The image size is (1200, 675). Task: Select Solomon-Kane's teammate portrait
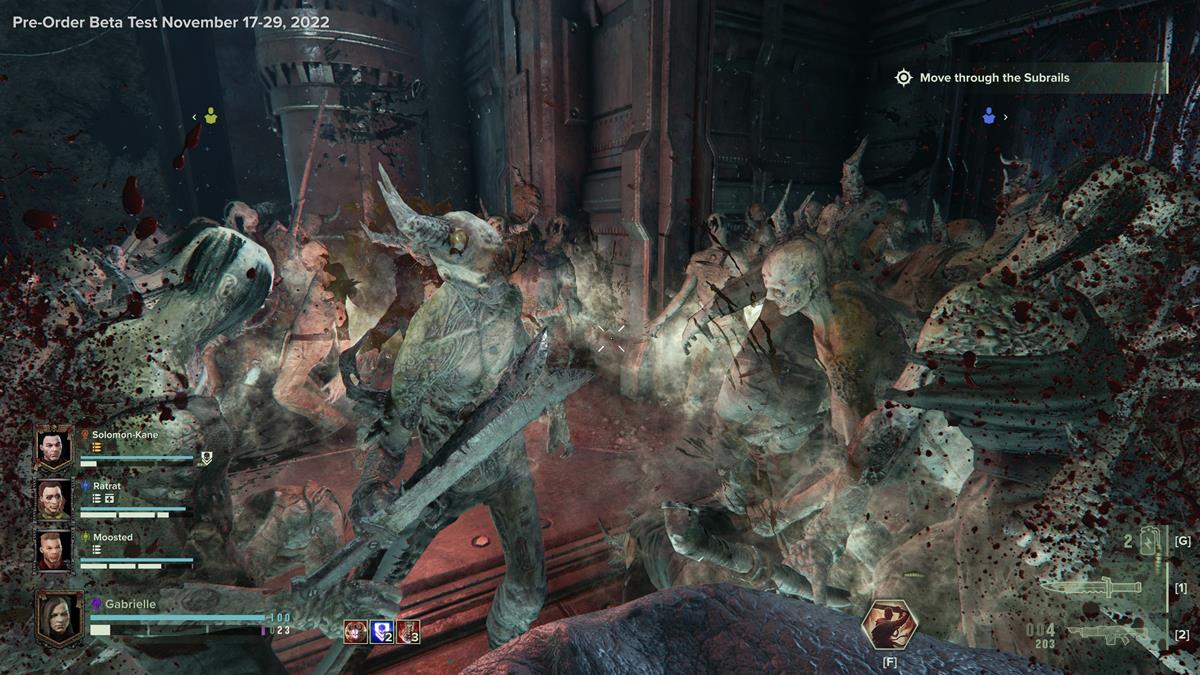(54, 448)
